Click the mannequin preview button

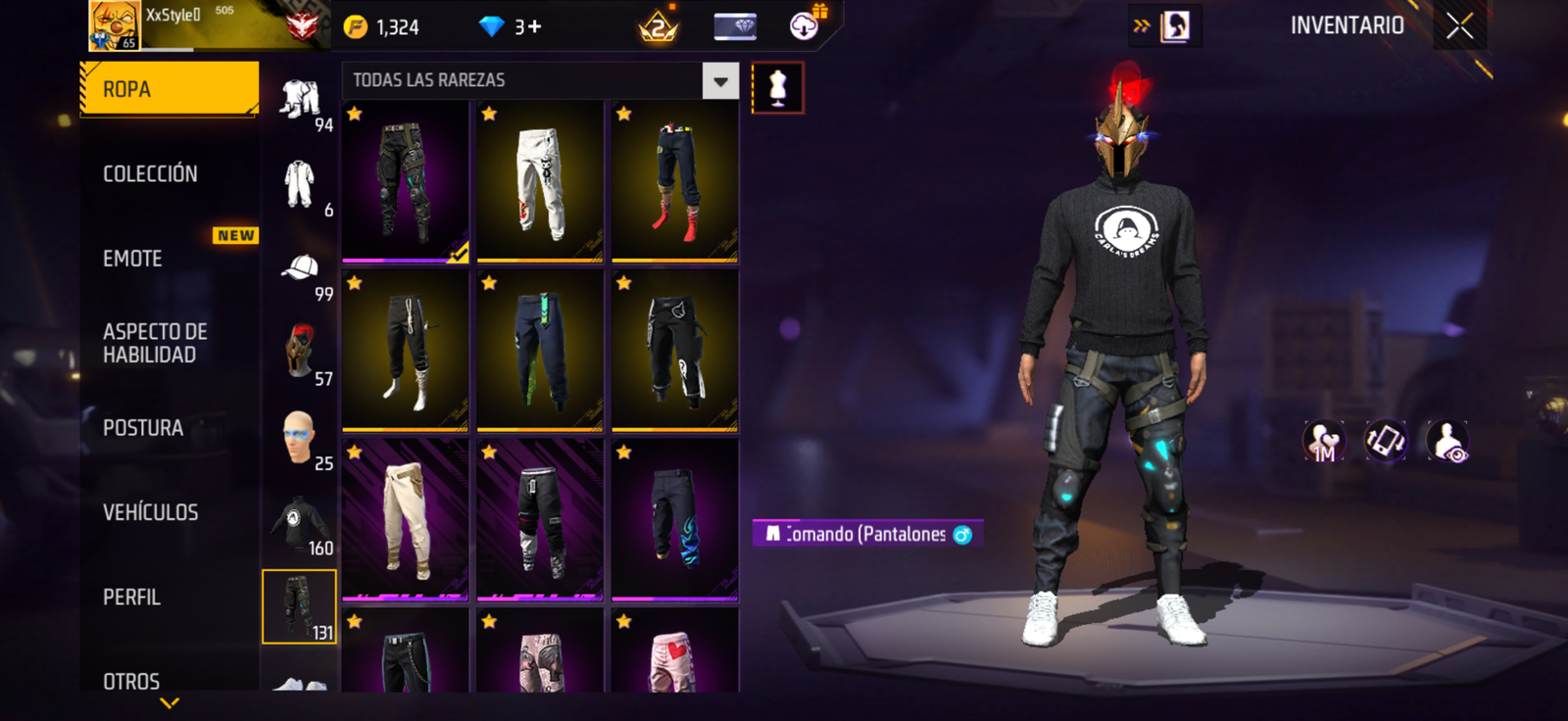click(778, 88)
